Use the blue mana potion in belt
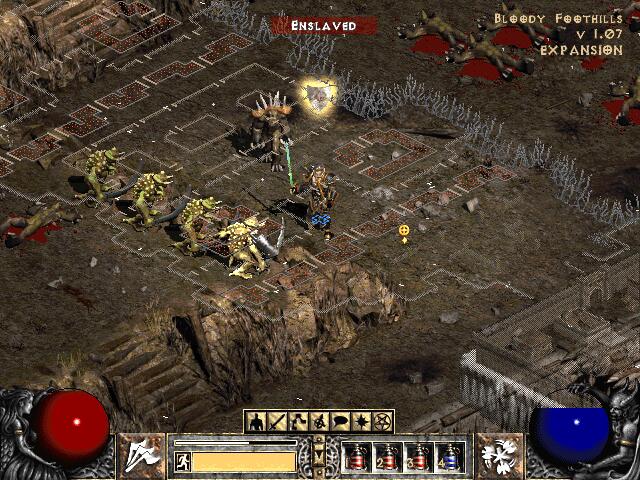The height and width of the screenshot is (480, 640). coord(450,457)
